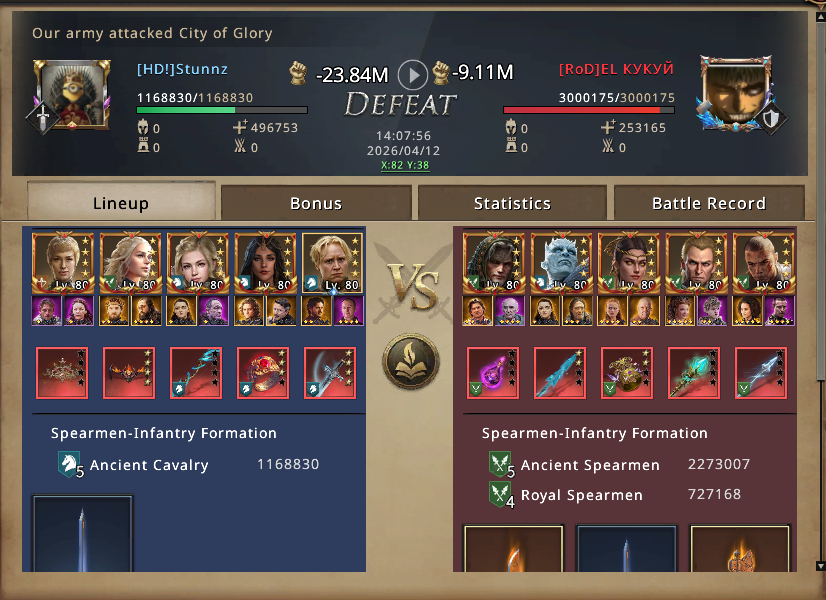Play the battle replay
The image size is (826, 600).
(x=413, y=73)
